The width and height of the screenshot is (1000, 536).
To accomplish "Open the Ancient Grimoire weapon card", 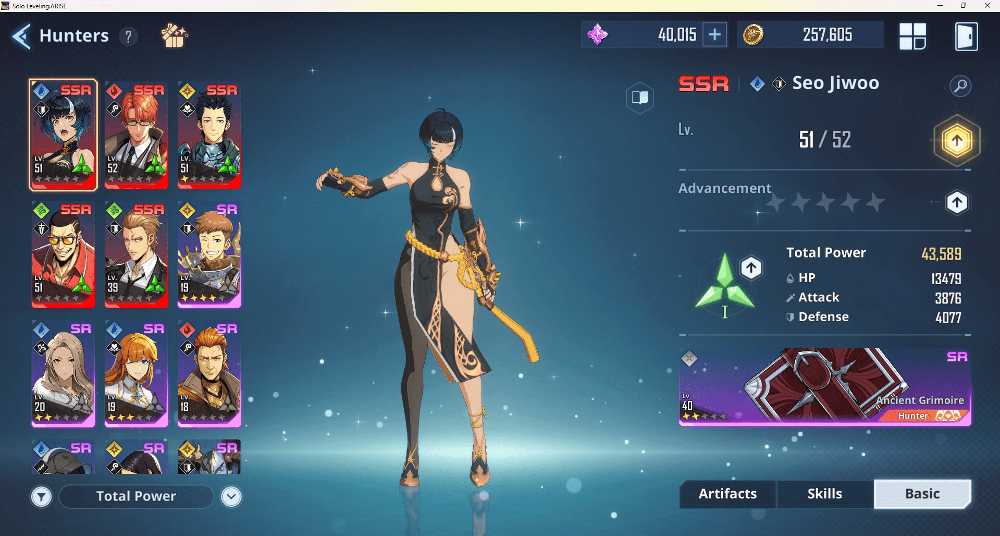I will tap(824, 386).
